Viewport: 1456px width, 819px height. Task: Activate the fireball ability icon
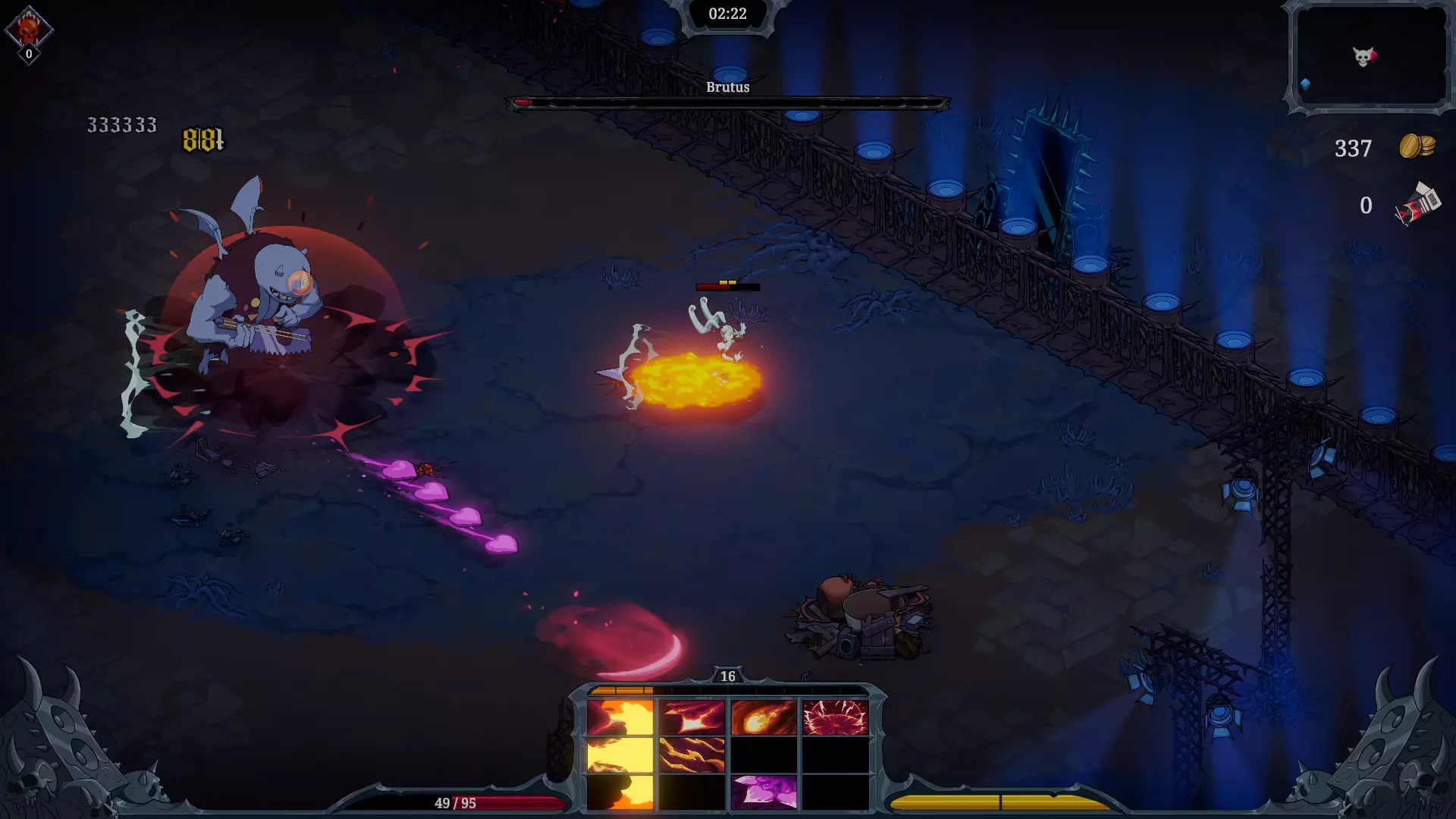(x=764, y=717)
